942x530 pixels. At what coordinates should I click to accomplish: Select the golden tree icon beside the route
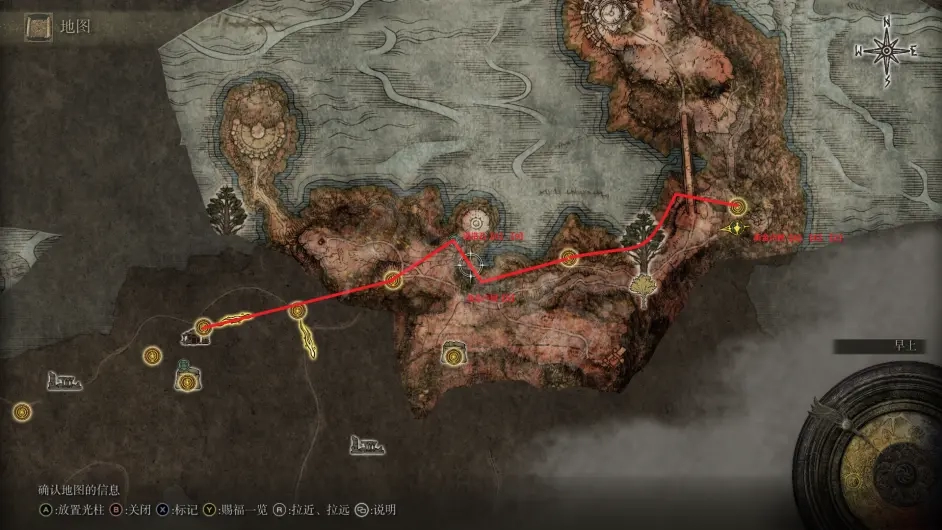pos(645,288)
